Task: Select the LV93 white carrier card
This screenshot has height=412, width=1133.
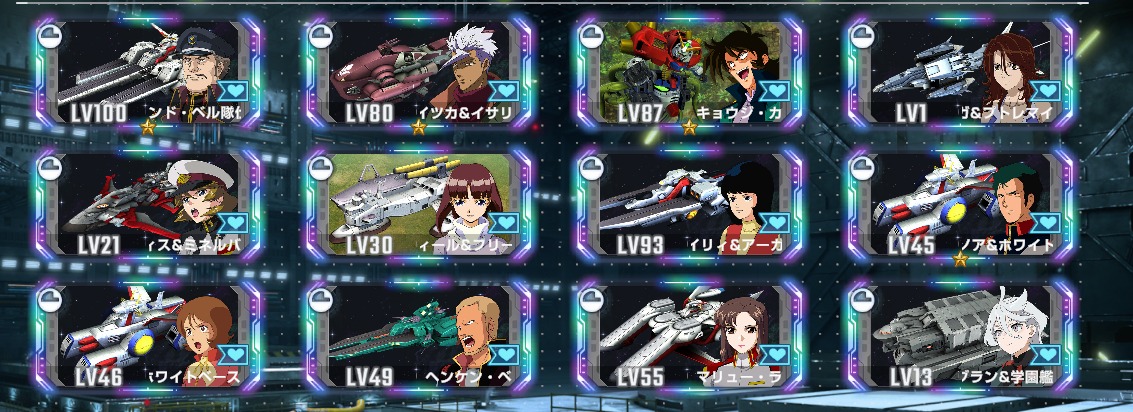Action: [x=690, y=204]
